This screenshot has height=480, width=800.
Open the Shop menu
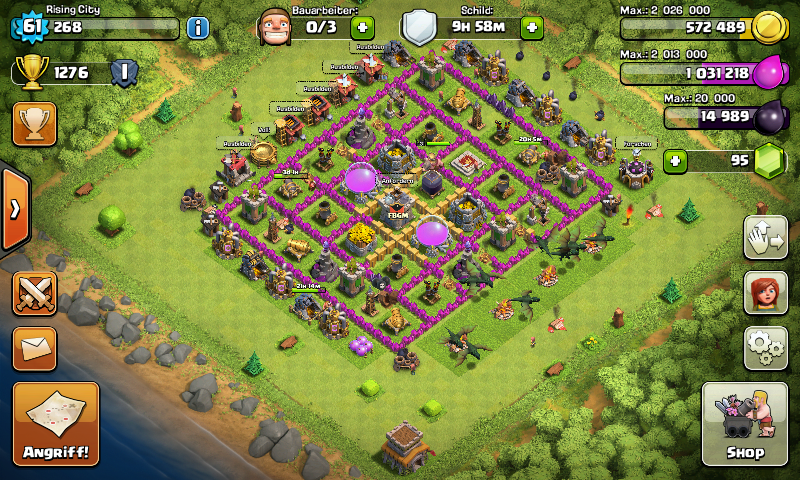[x=744, y=425]
